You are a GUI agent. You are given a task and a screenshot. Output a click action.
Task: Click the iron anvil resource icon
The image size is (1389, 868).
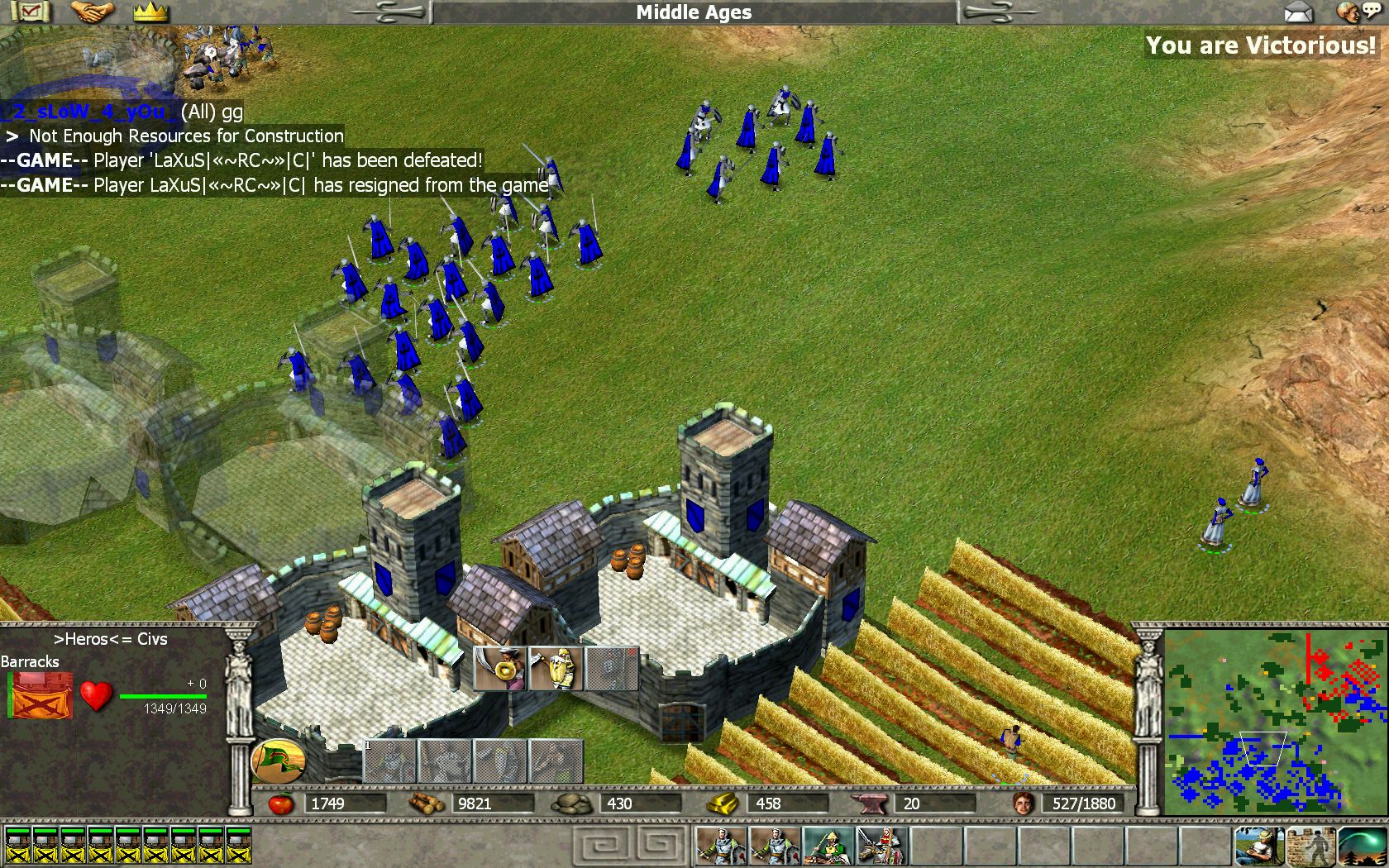pyautogui.click(x=870, y=803)
